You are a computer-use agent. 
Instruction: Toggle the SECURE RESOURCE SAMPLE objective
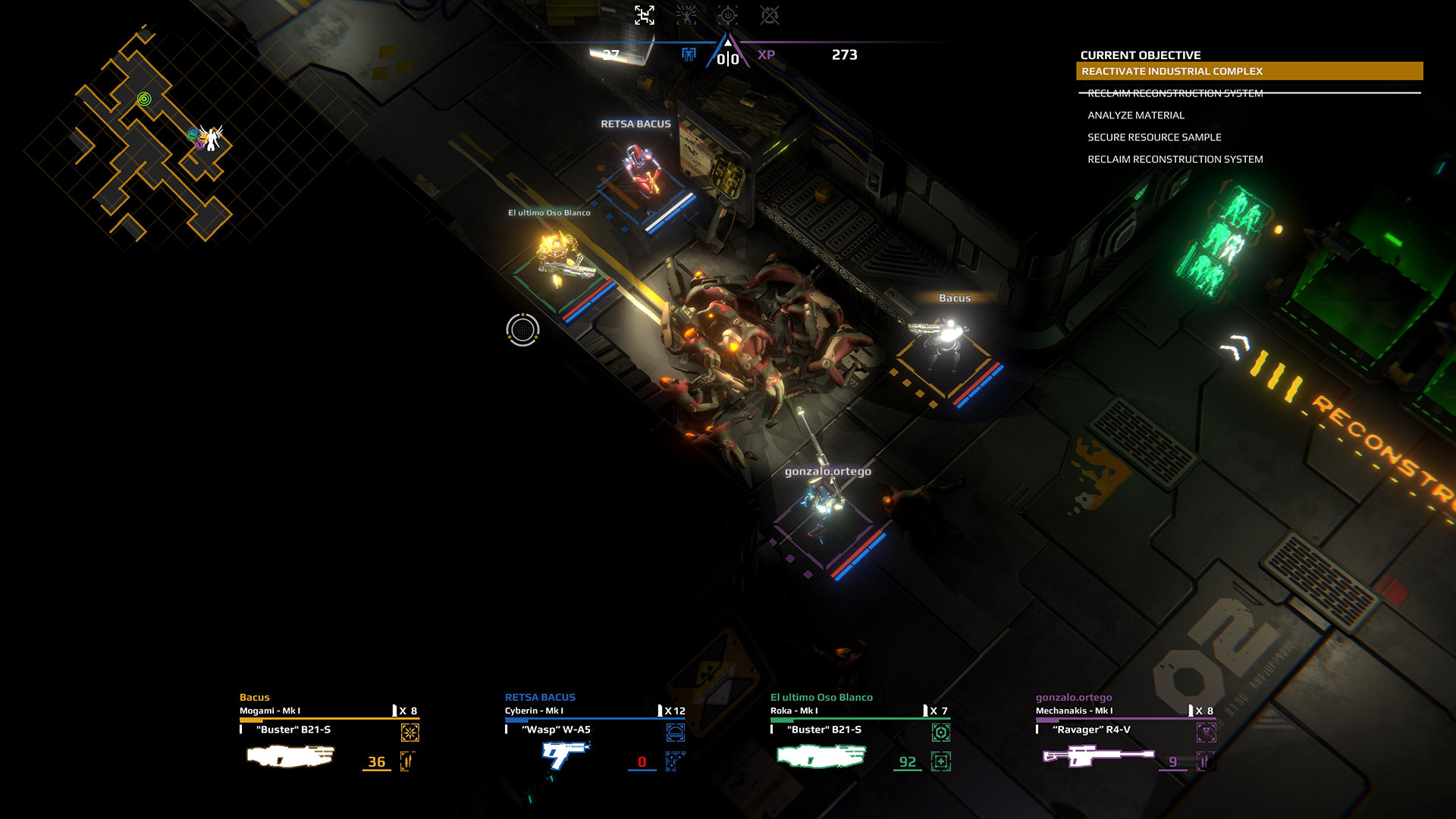click(x=1155, y=137)
